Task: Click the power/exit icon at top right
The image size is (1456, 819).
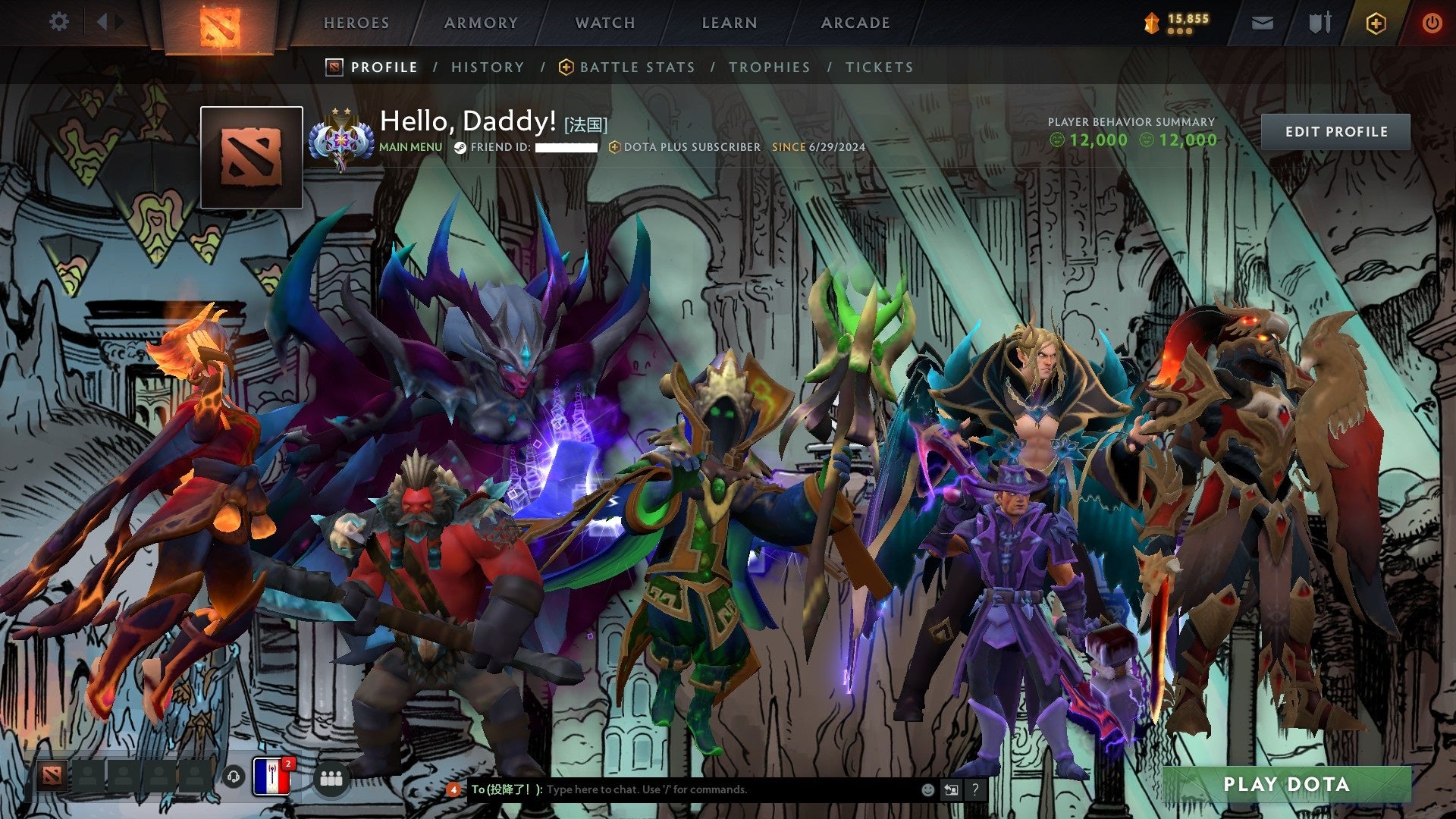Action: (x=1433, y=23)
